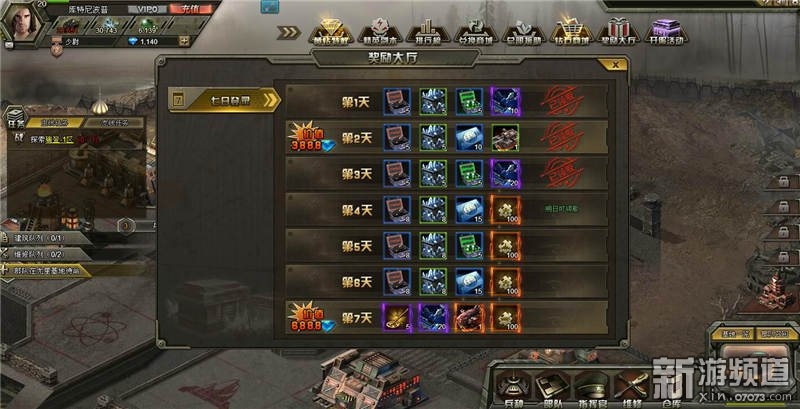Open the 建筑队列 build queue row
Screen dimensions: 800x409
coord(40,240)
